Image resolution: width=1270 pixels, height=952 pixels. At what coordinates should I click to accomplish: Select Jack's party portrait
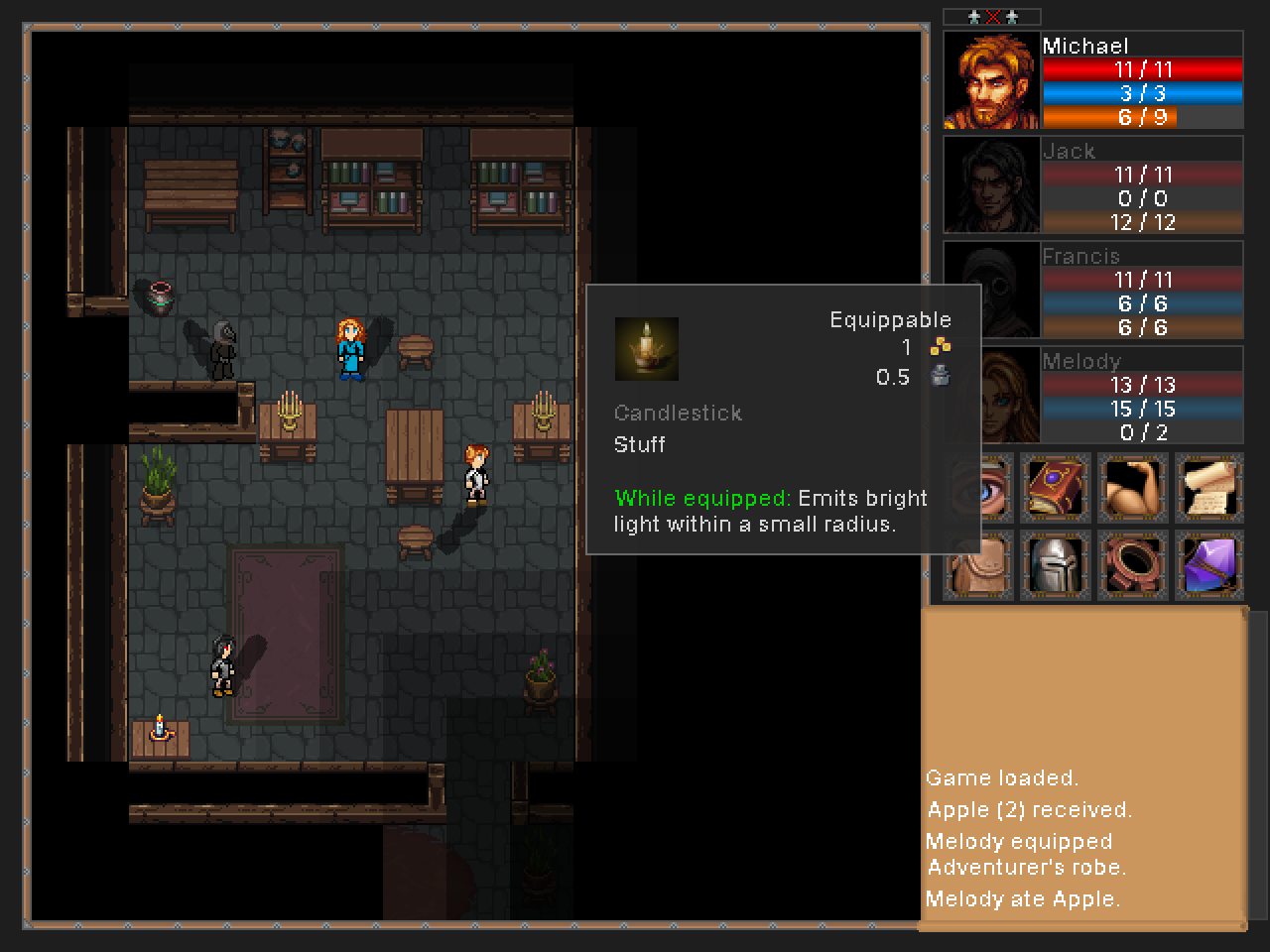[x=991, y=185]
